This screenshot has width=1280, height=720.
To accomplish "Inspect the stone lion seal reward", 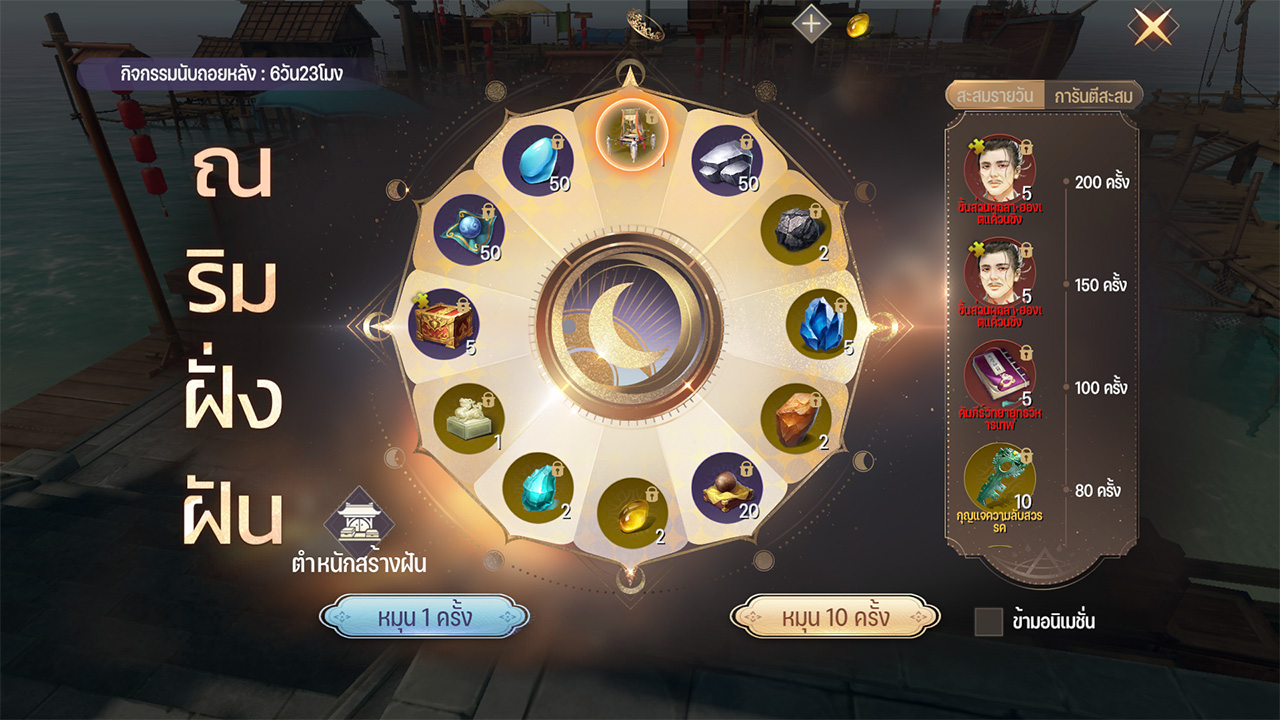I will pyautogui.click(x=468, y=418).
